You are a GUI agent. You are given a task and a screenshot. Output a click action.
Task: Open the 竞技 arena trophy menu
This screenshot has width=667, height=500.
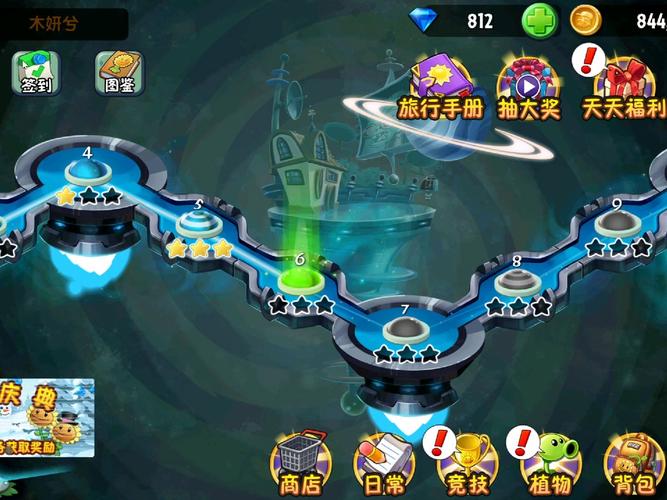(465, 463)
